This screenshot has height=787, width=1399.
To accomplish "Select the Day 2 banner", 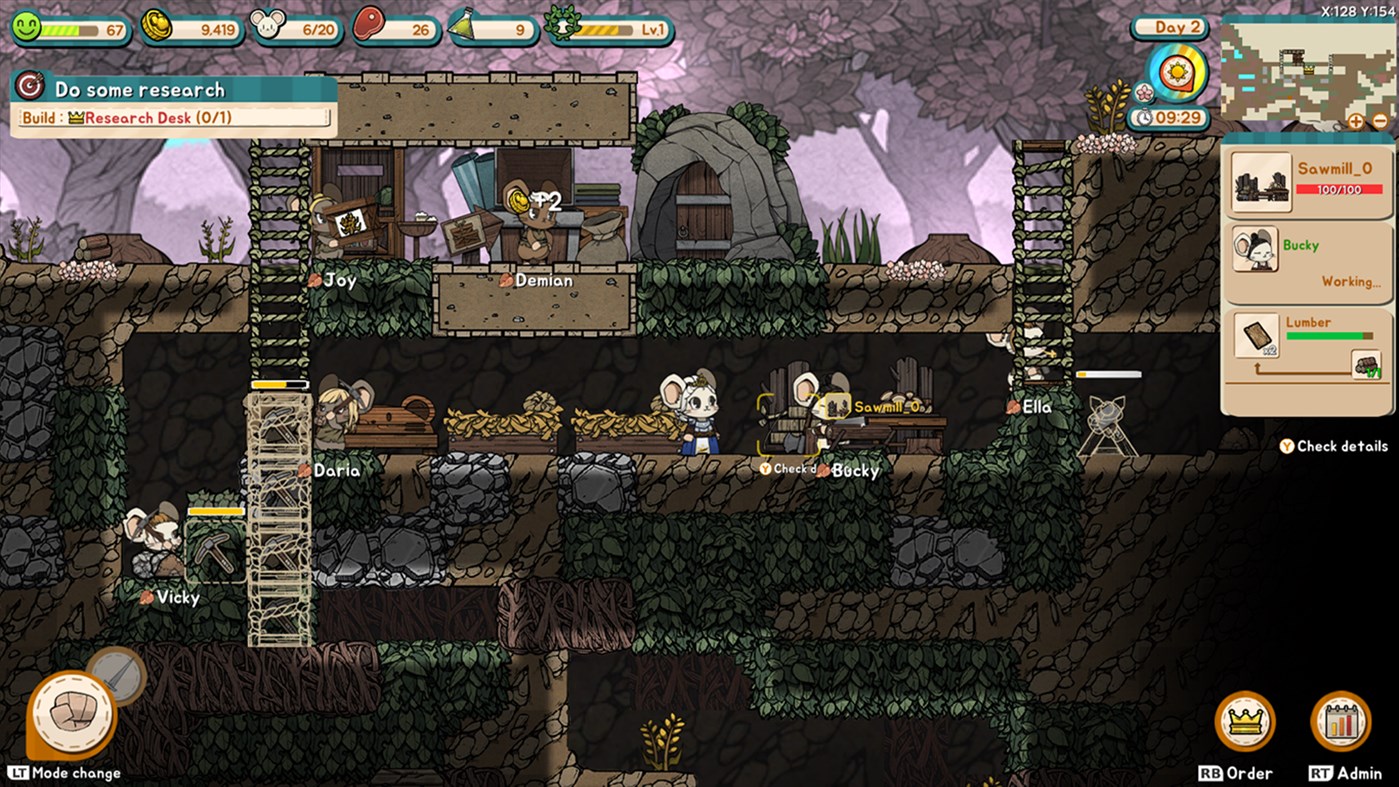I will [1169, 27].
